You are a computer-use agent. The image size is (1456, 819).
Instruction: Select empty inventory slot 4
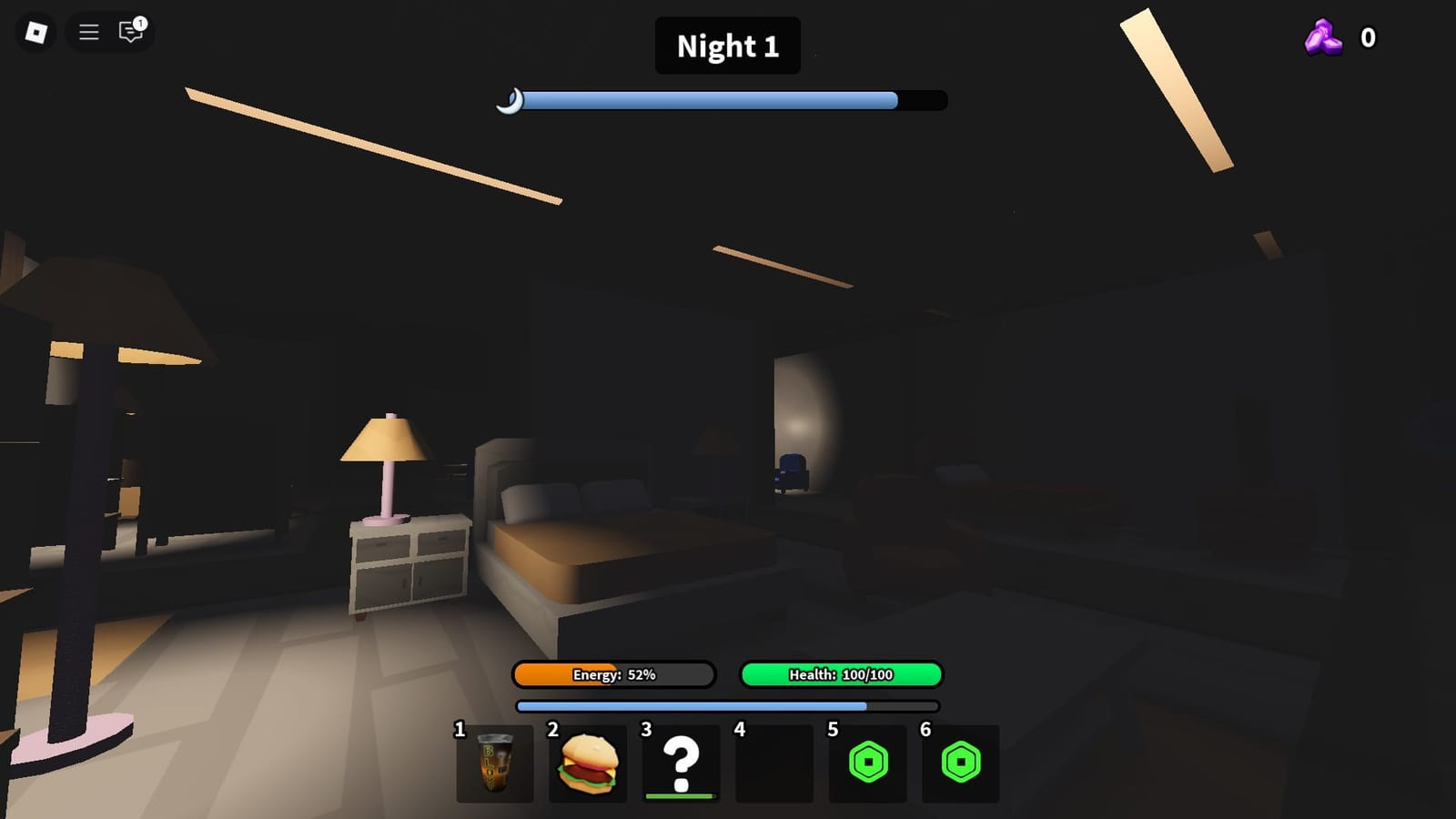click(773, 764)
